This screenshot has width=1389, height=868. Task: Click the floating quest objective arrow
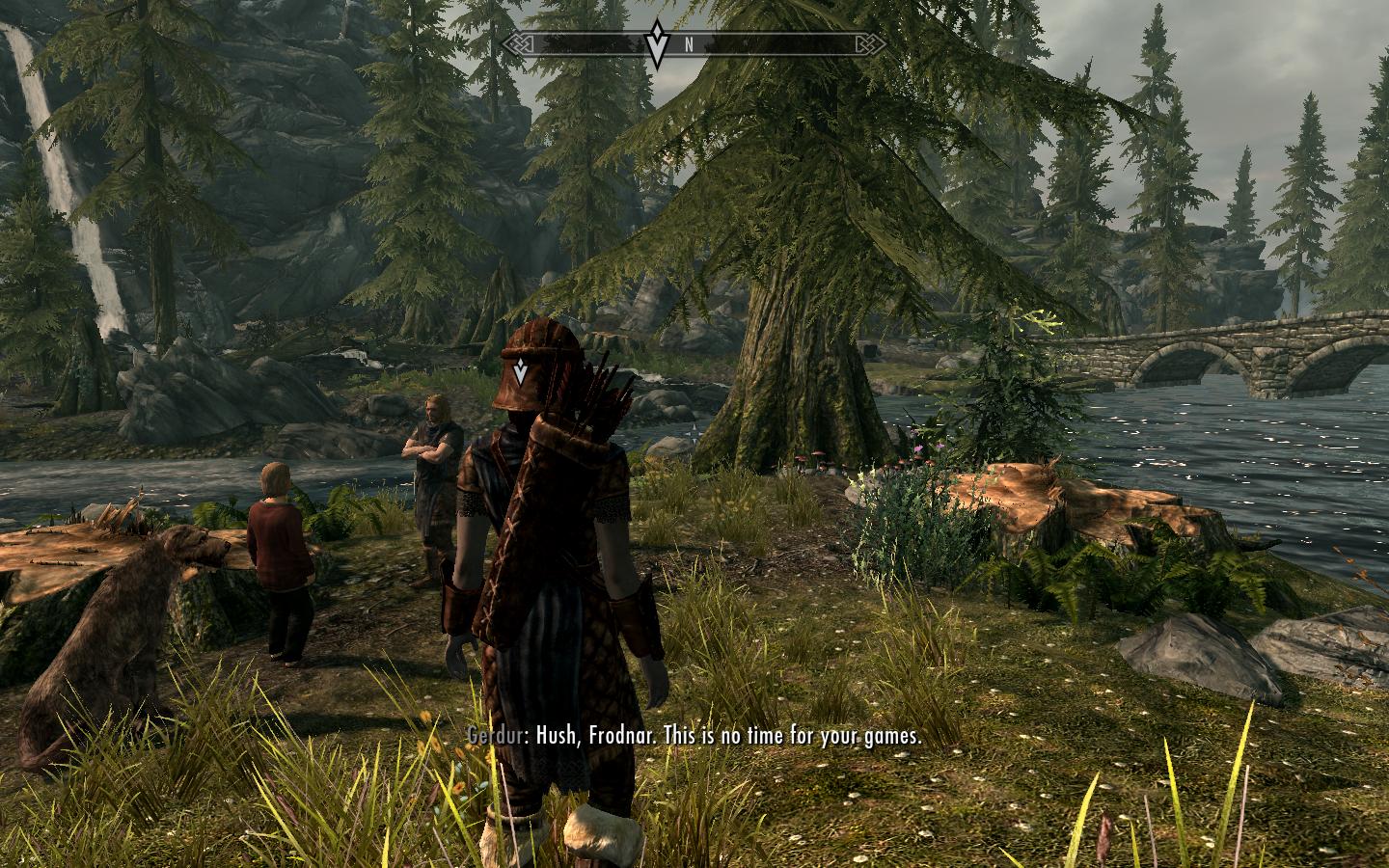point(521,369)
